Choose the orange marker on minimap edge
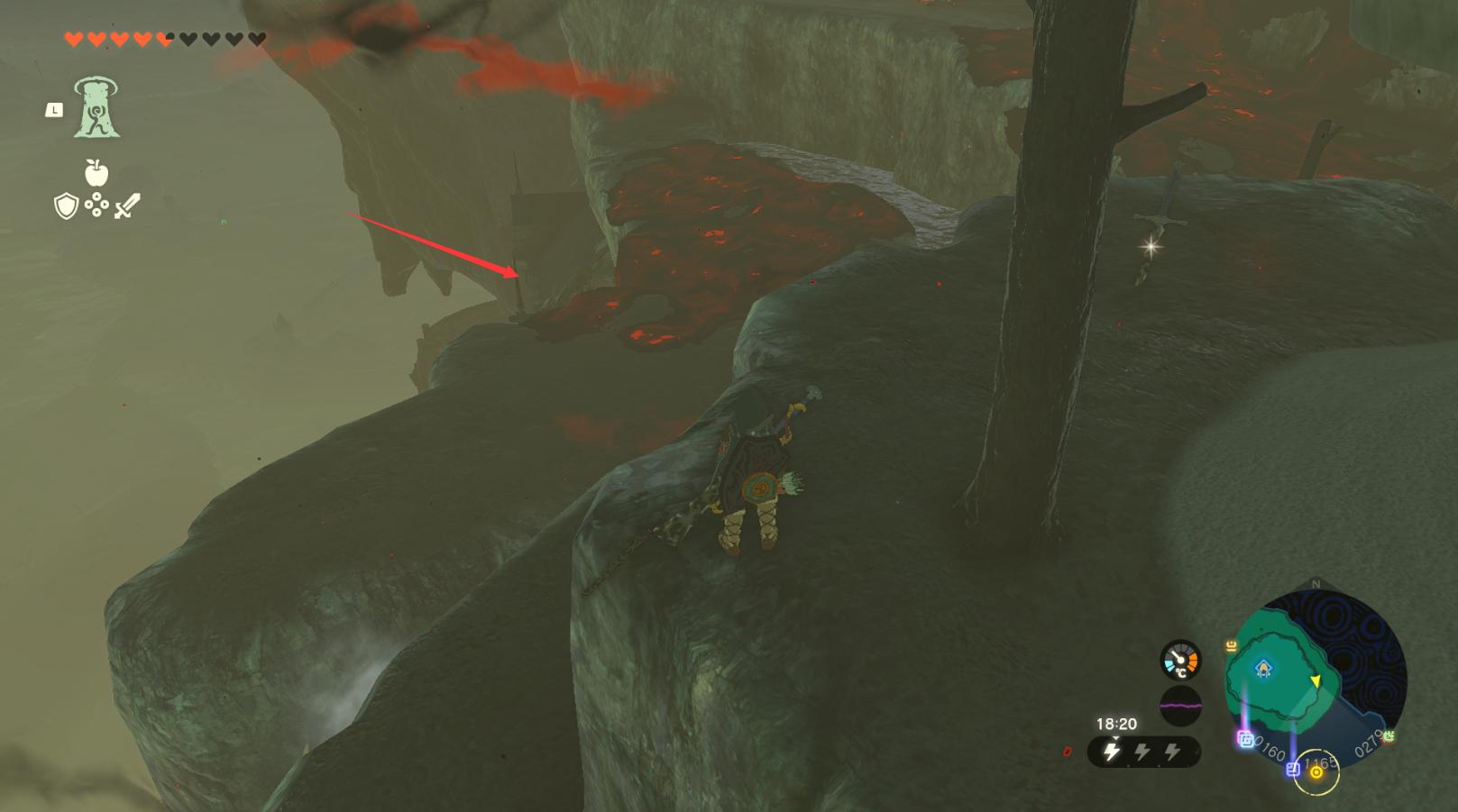The image size is (1458, 812). point(1231,645)
